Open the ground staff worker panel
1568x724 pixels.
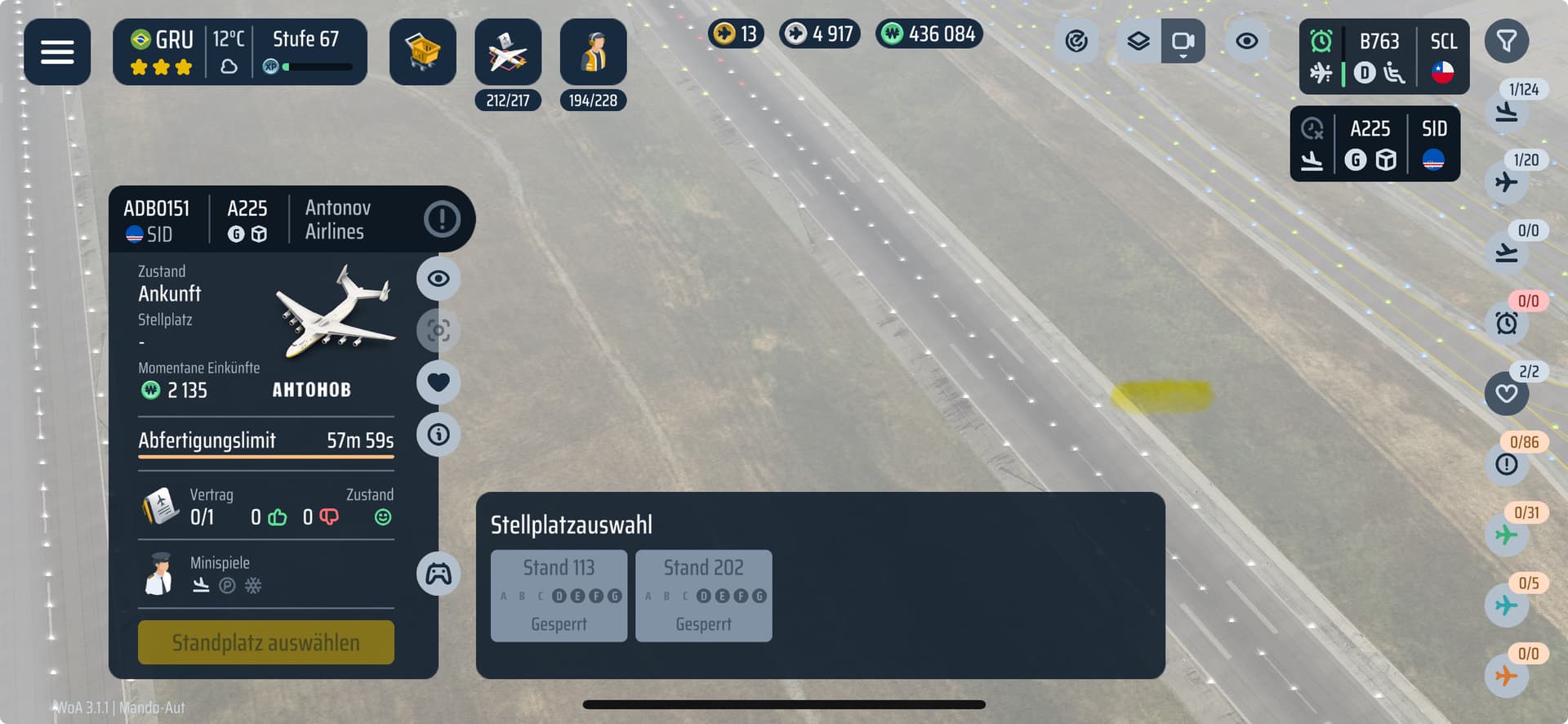pos(593,52)
